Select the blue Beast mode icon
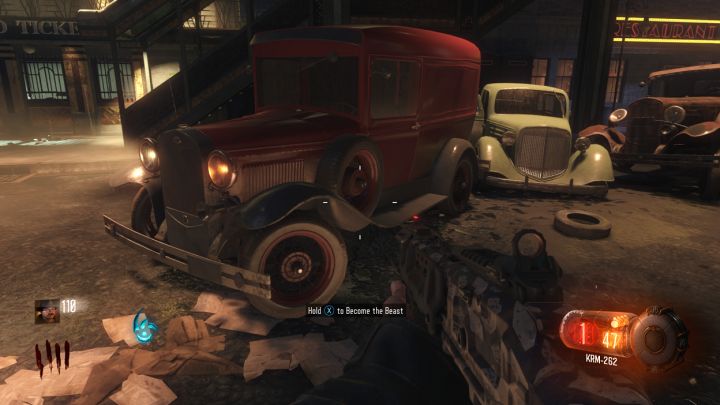Screen dimensions: 720x405 147,327
